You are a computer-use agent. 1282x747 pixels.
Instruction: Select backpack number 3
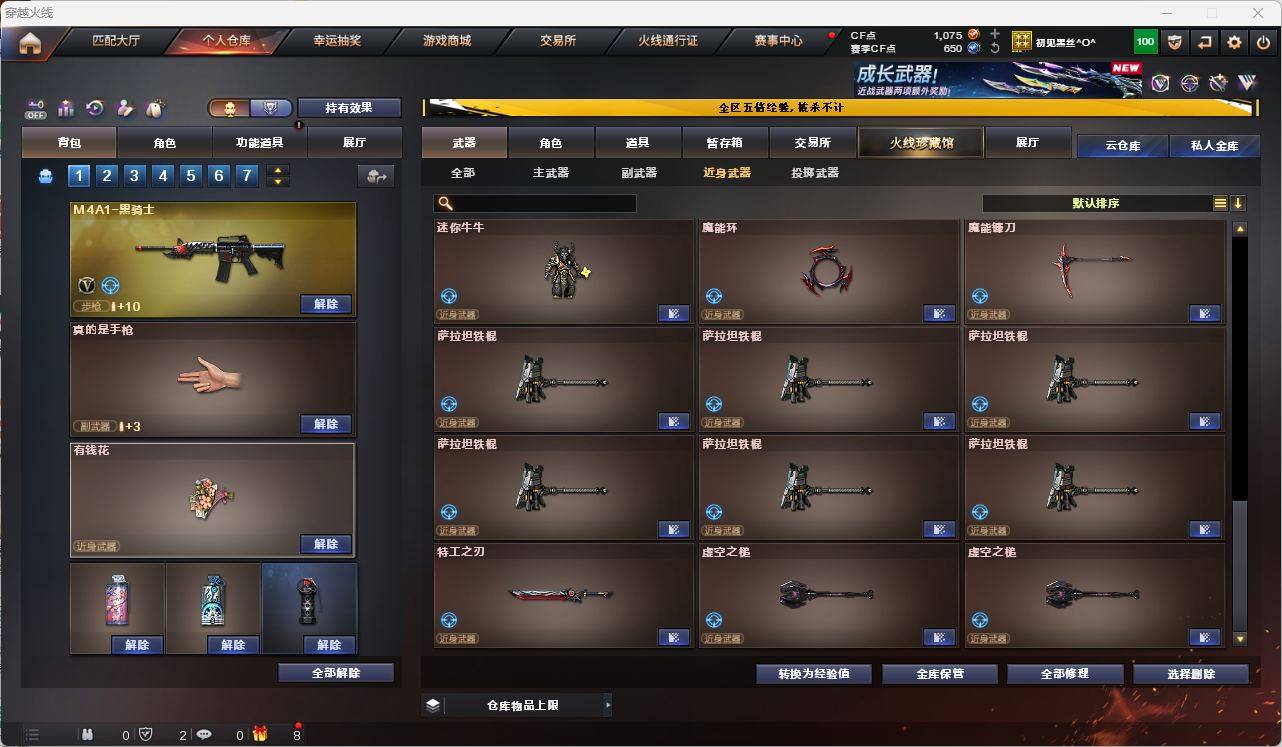(x=133, y=175)
